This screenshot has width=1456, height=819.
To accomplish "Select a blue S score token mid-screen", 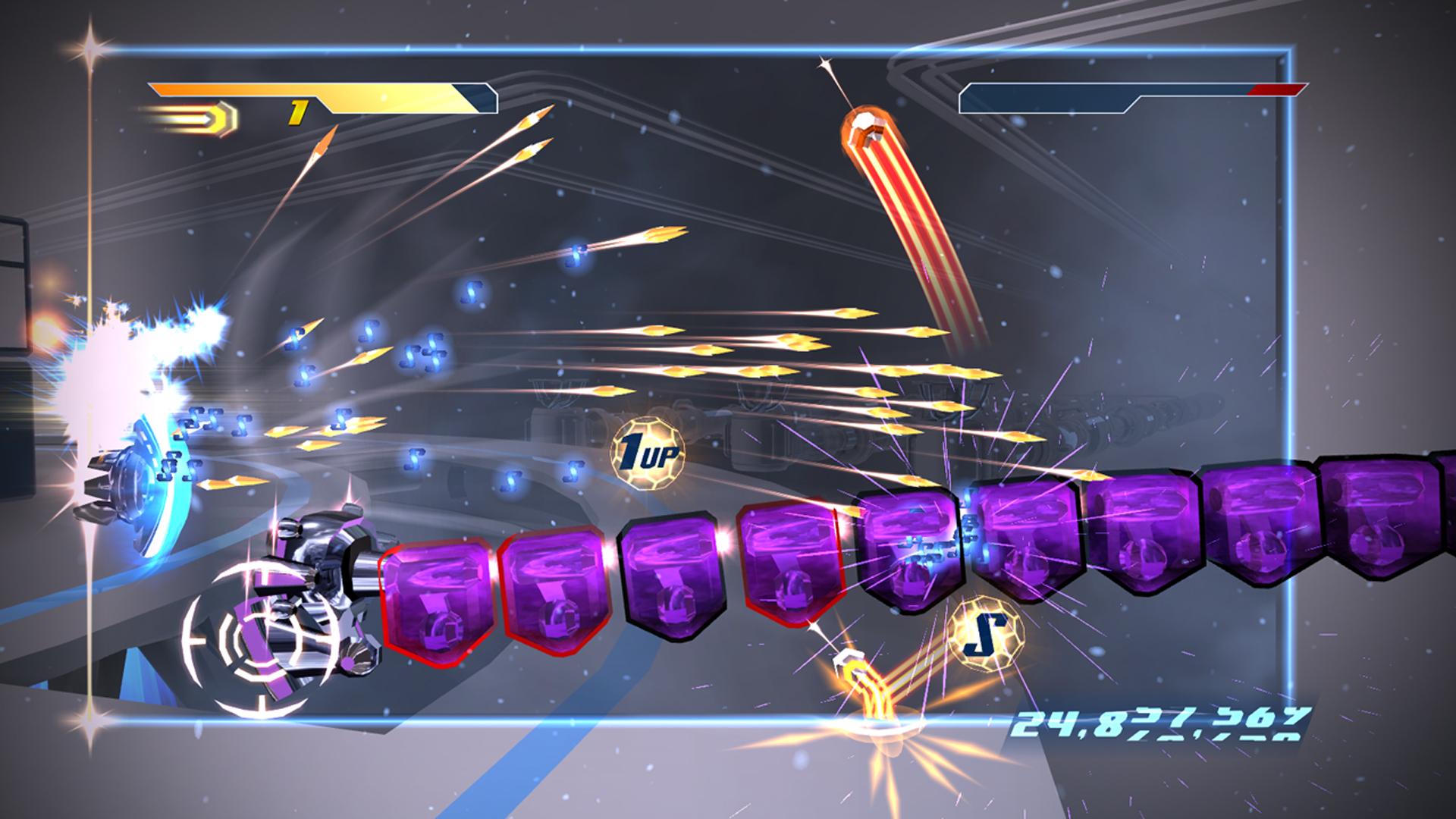I will click(x=472, y=293).
